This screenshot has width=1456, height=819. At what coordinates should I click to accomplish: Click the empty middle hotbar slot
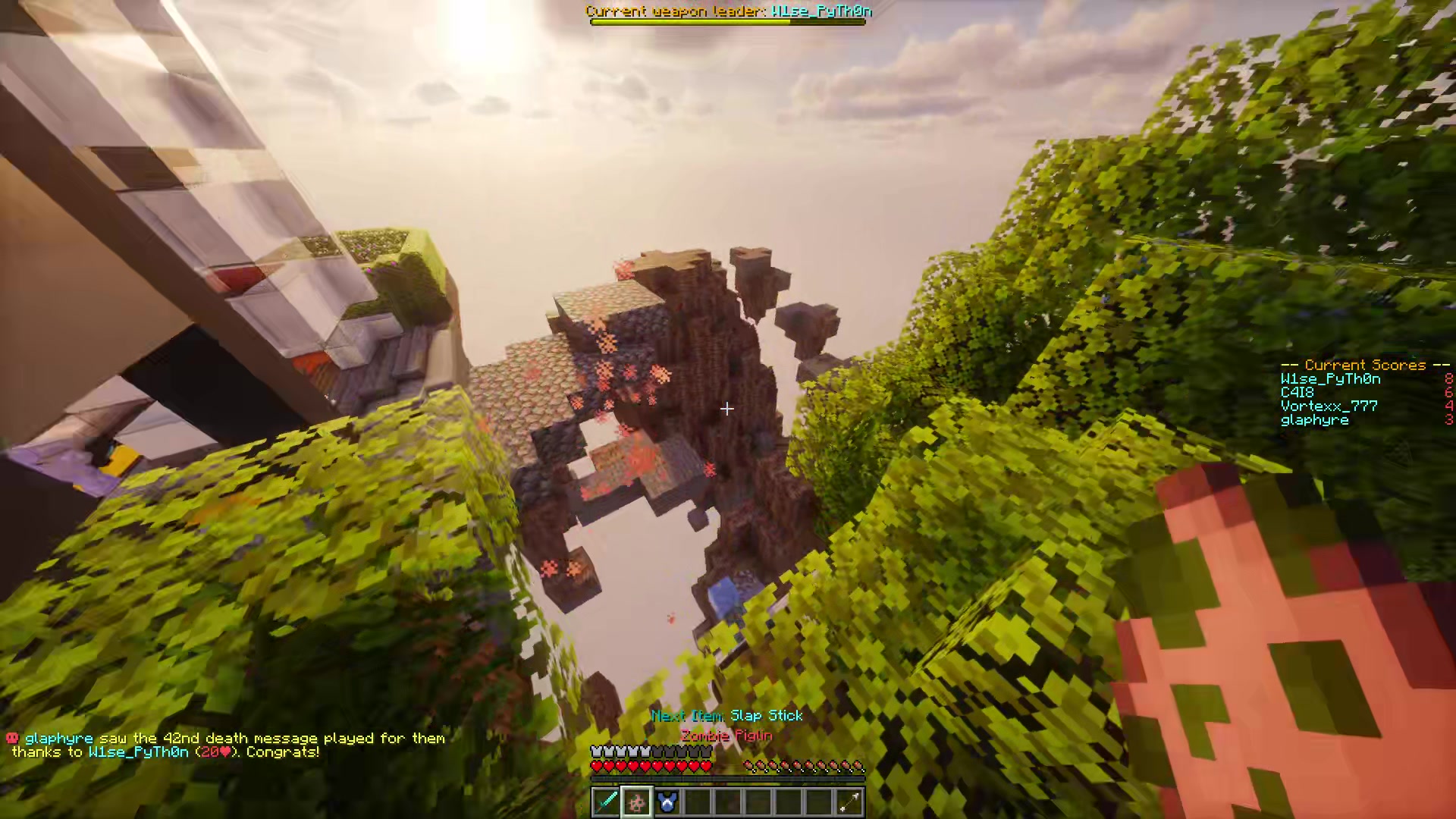pos(726,802)
